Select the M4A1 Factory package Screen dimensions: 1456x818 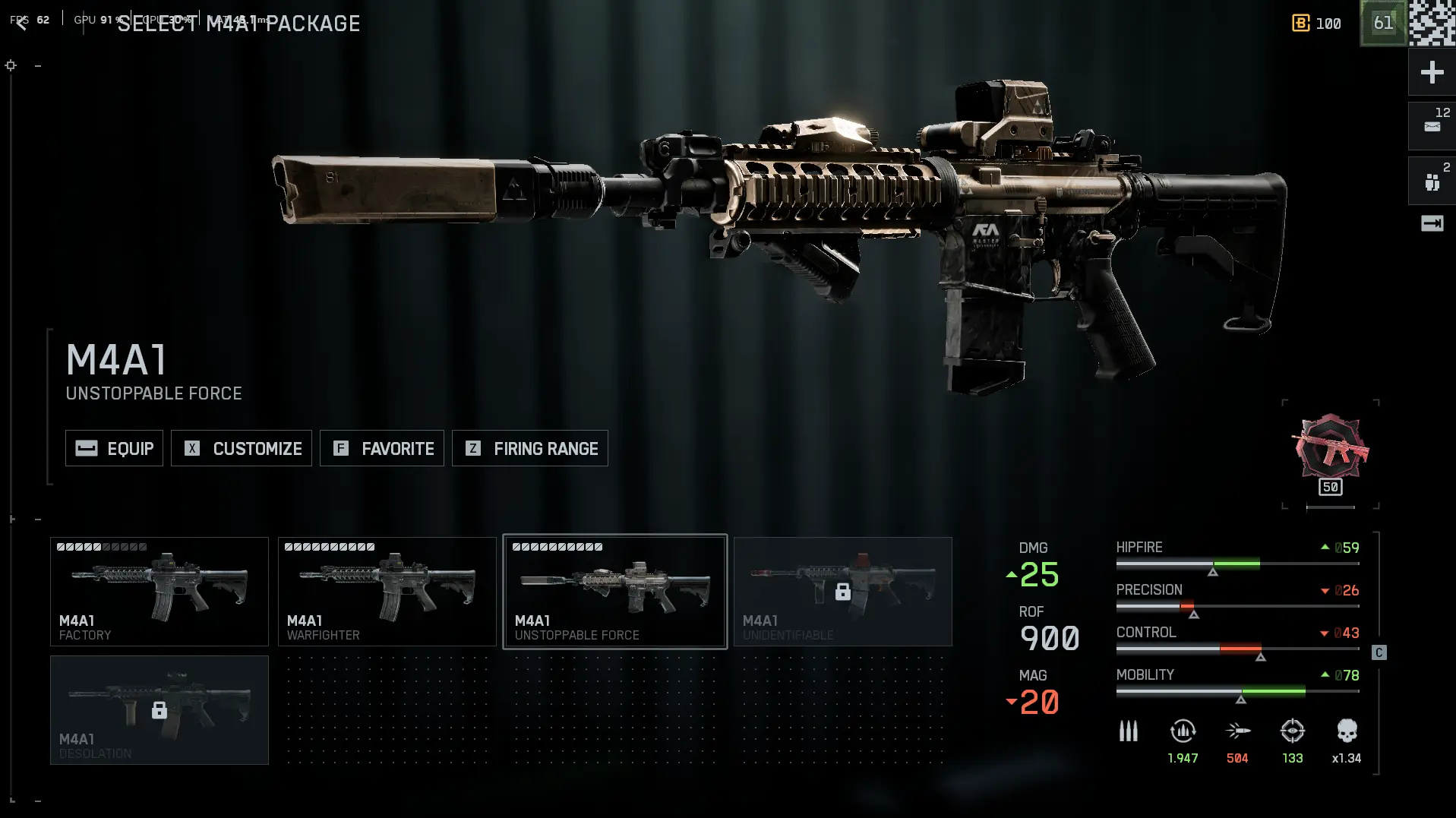[159, 592]
